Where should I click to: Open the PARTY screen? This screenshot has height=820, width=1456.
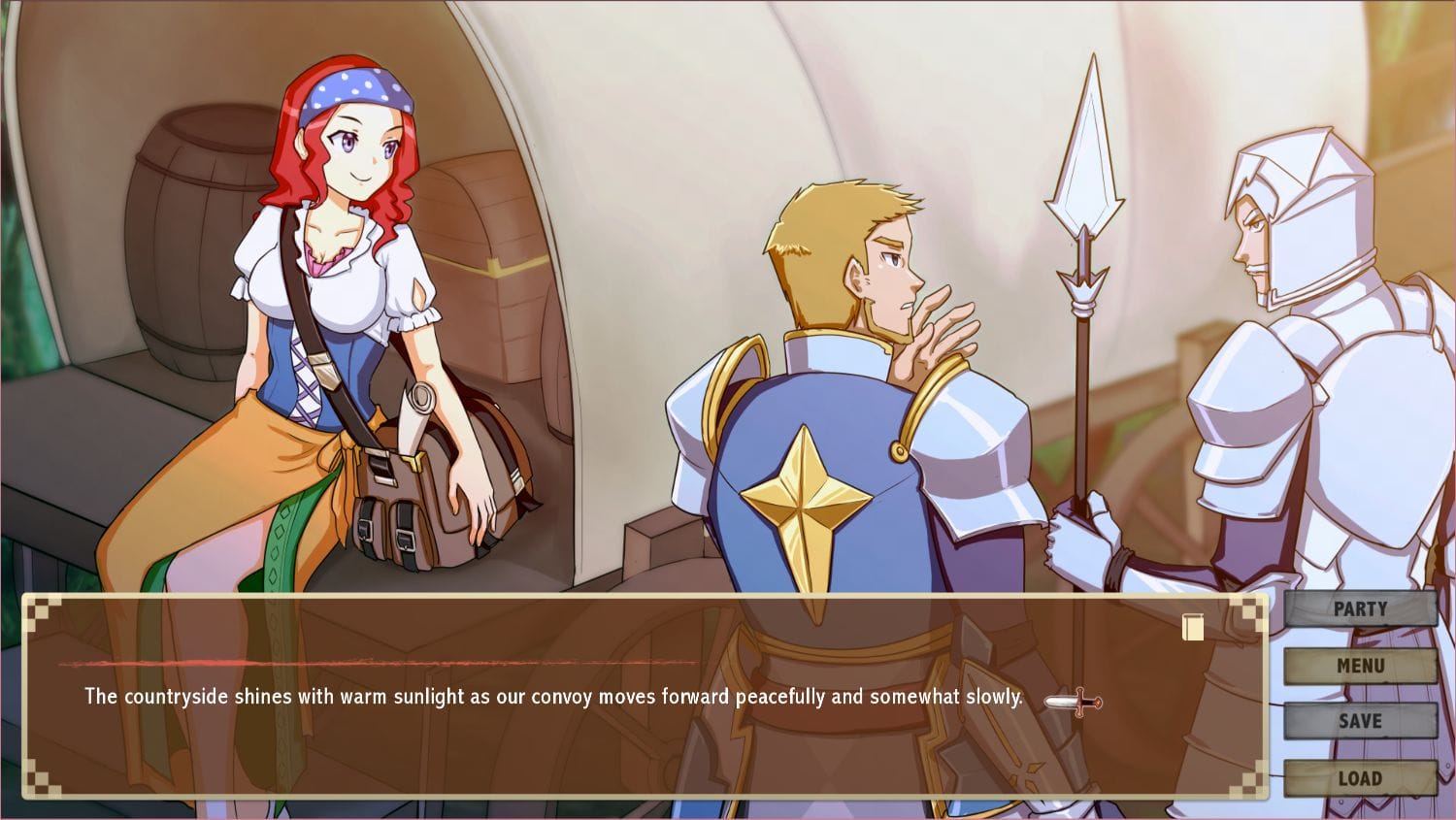(1359, 608)
